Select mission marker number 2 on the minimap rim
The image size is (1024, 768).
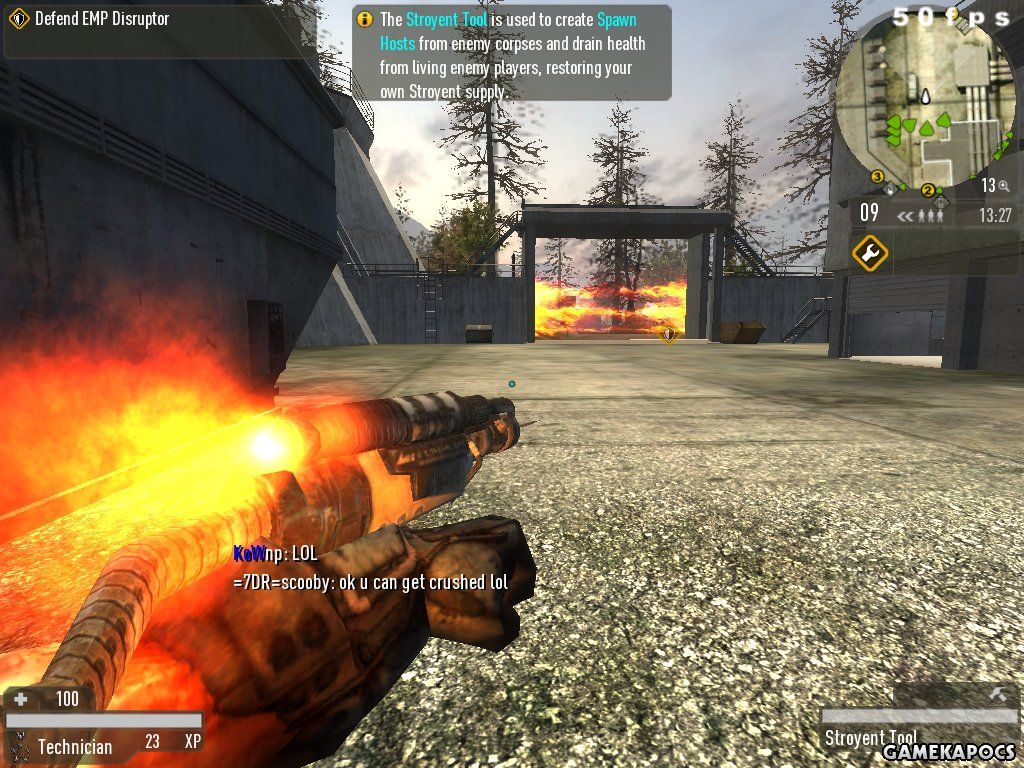point(928,190)
